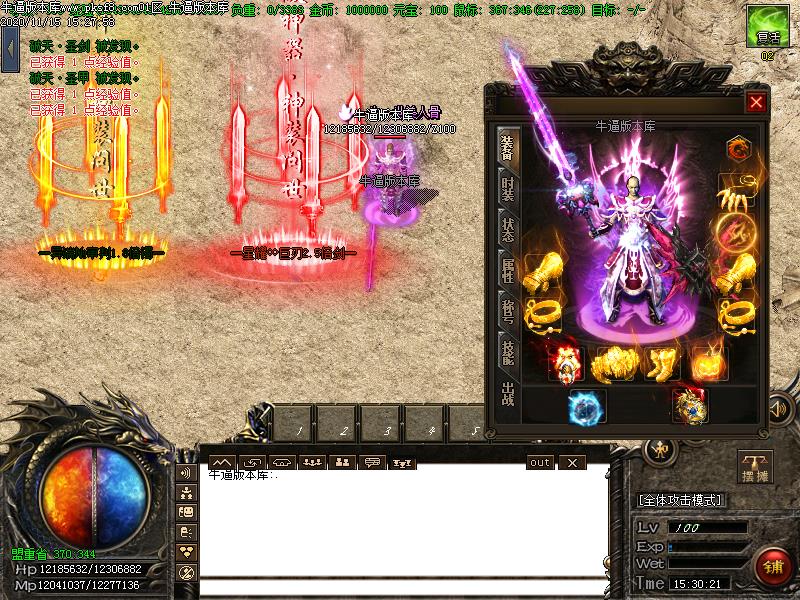Close the chat window with X

[x=571, y=462]
